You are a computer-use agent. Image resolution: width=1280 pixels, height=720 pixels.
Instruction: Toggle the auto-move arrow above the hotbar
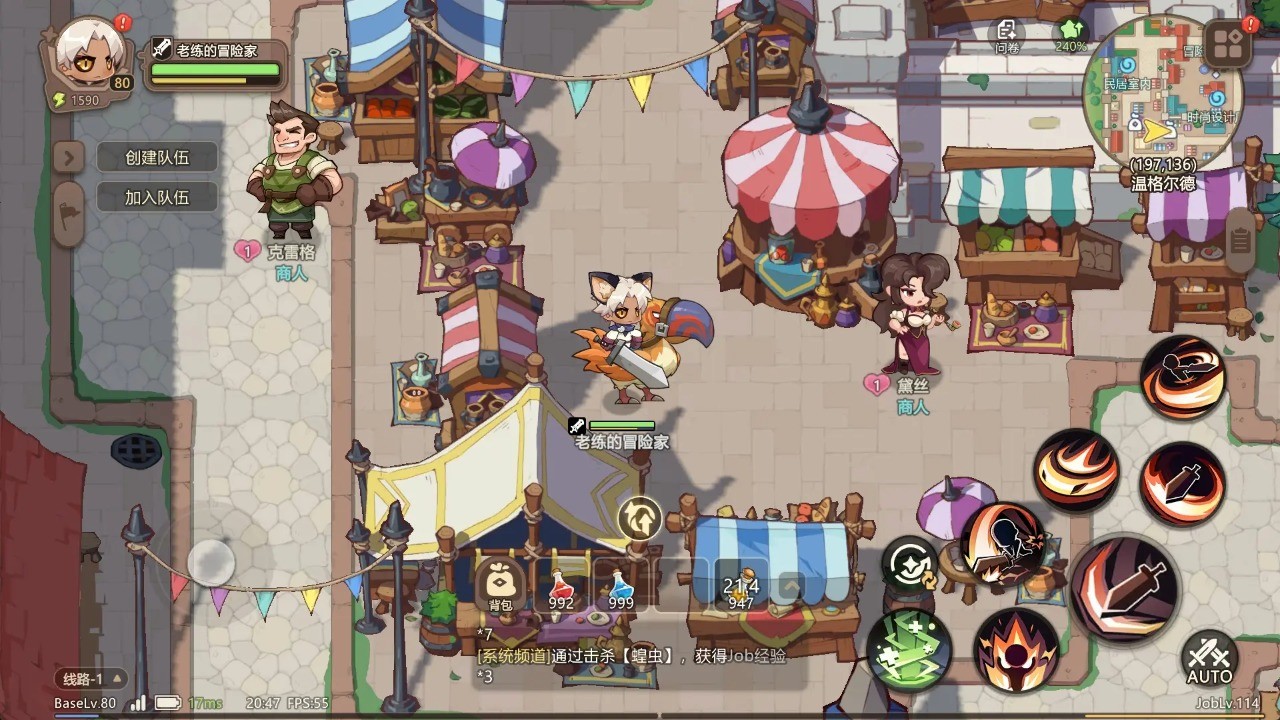pyautogui.click(x=638, y=520)
